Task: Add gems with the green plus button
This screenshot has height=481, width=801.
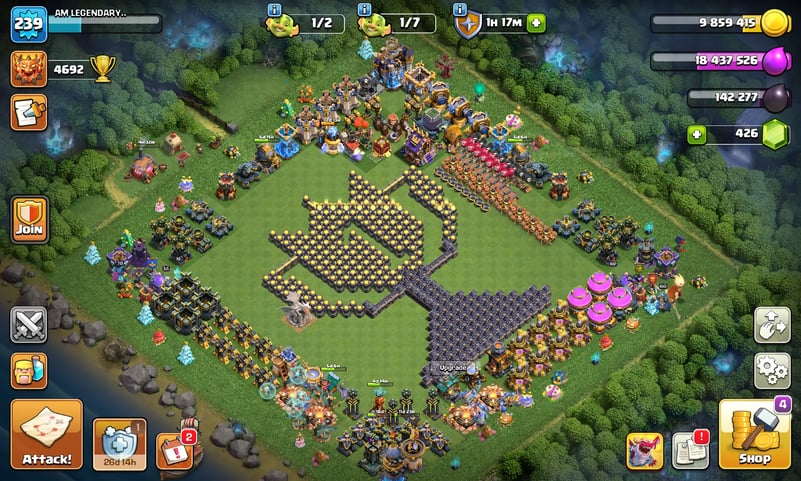Action: (x=699, y=134)
